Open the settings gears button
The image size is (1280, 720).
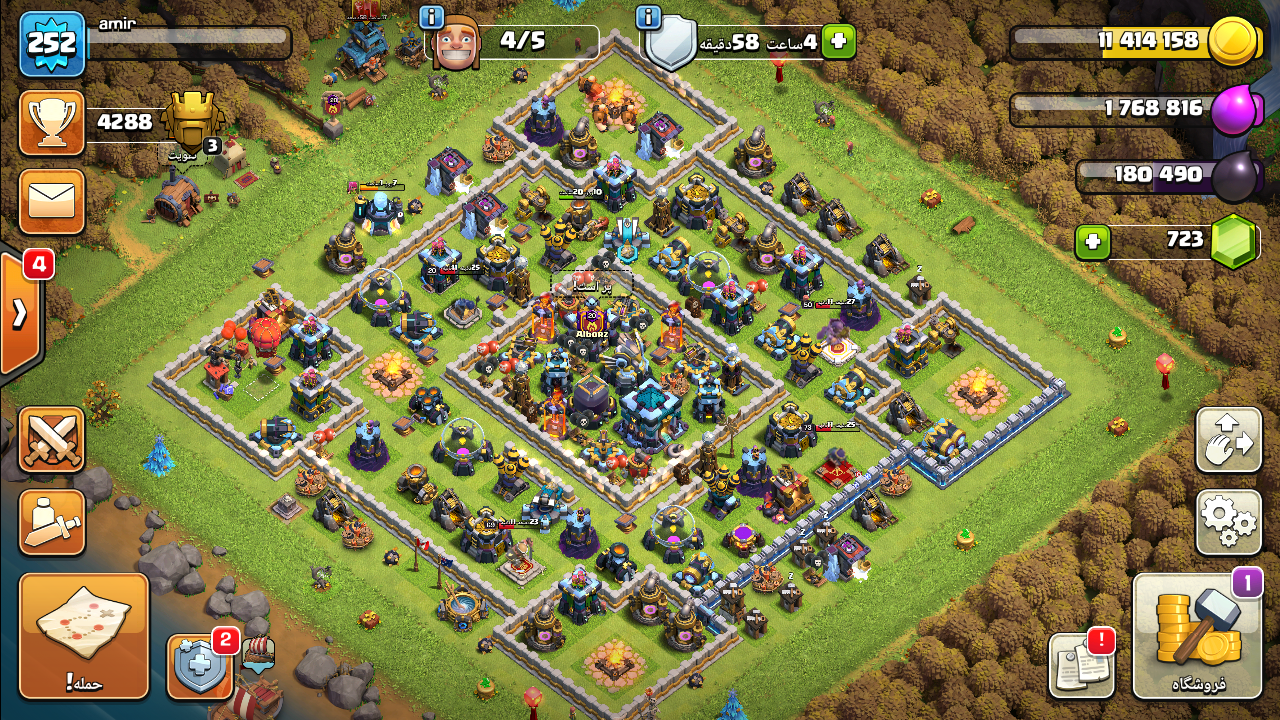coord(1228,521)
